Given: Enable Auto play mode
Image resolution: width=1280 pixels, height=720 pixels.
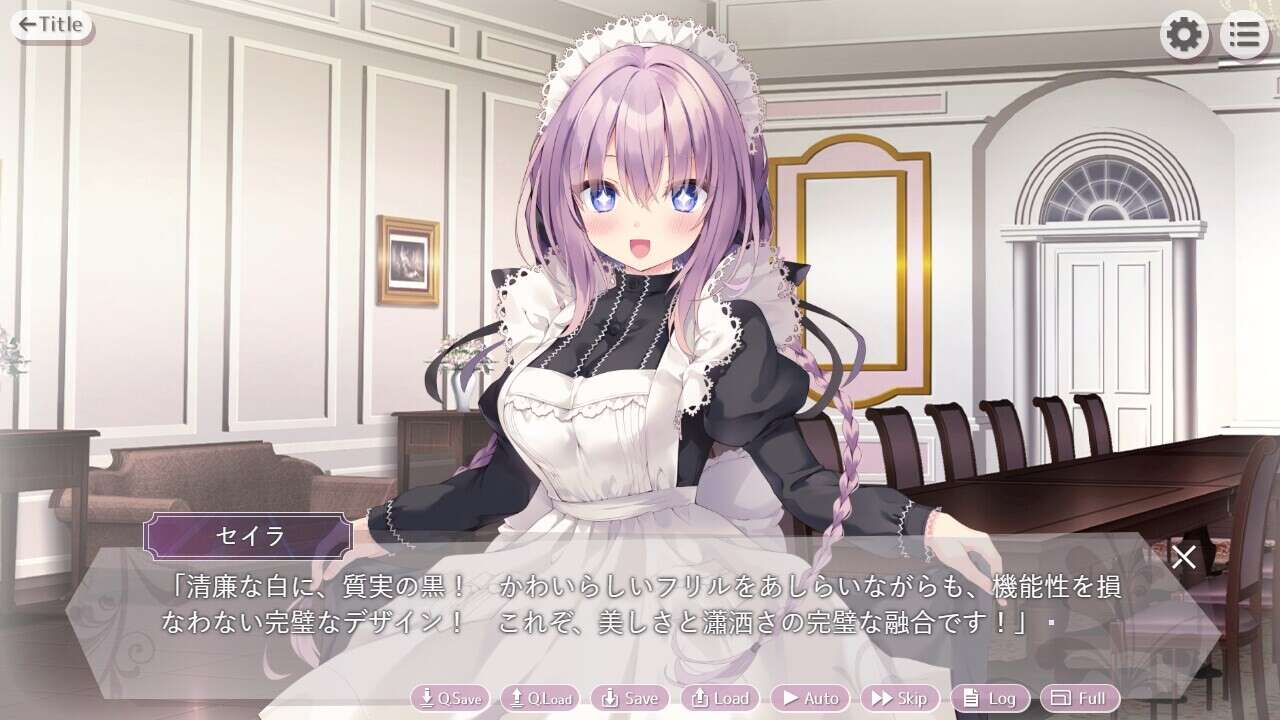Looking at the screenshot, I should point(810,698).
